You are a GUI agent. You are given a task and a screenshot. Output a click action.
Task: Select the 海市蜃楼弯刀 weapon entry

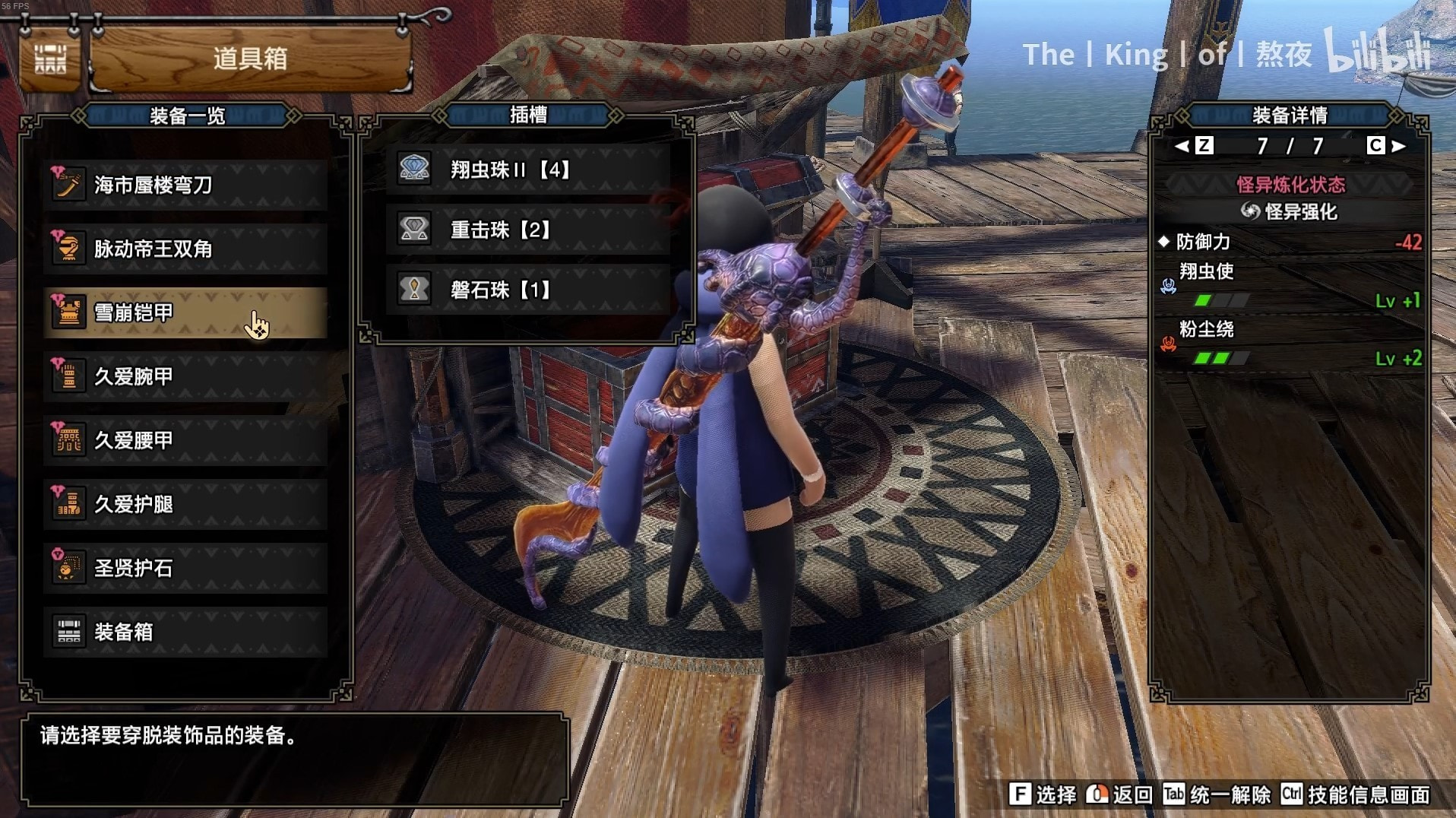(x=185, y=185)
